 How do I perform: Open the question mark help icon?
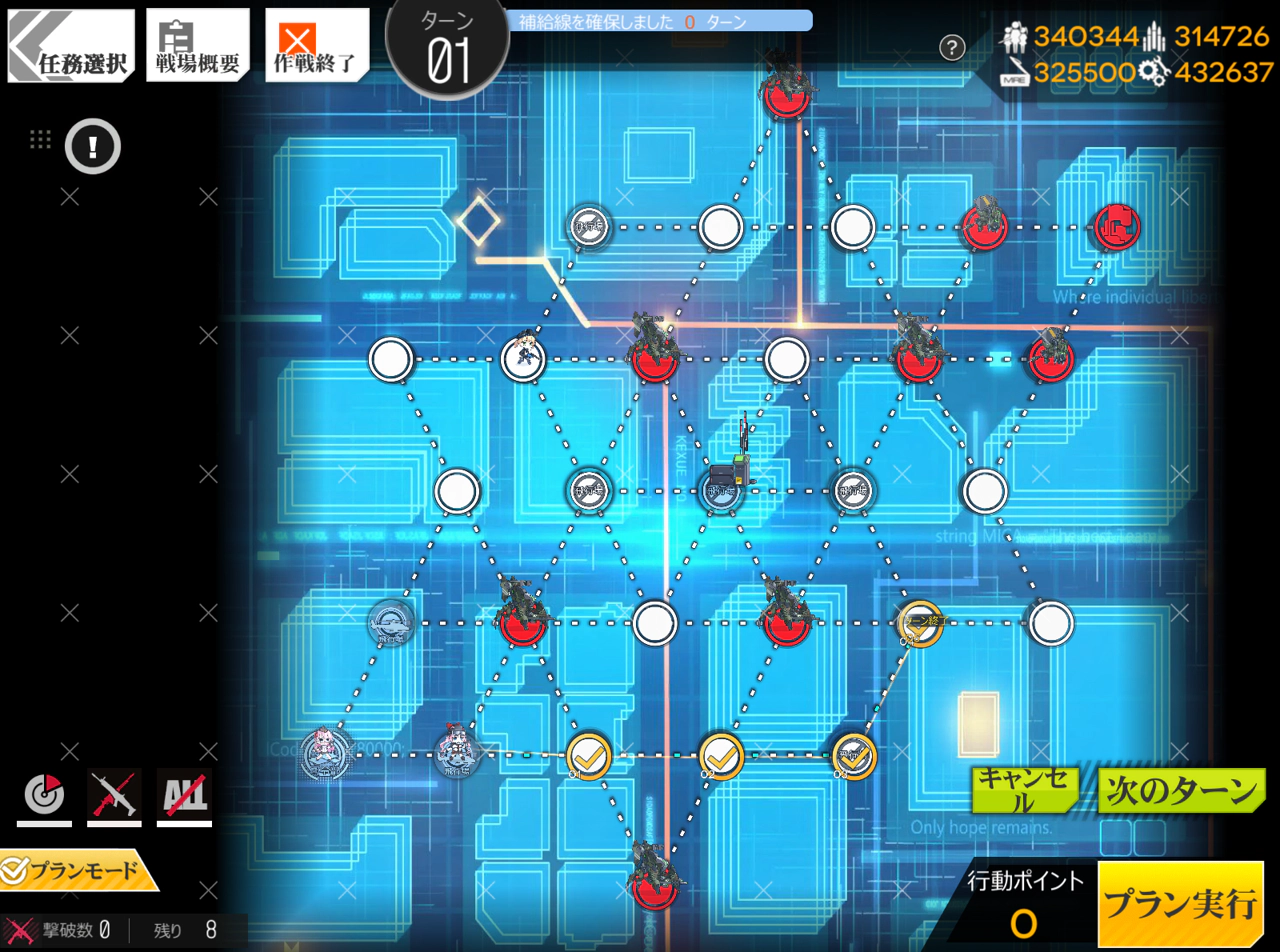pyautogui.click(x=952, y=47)
